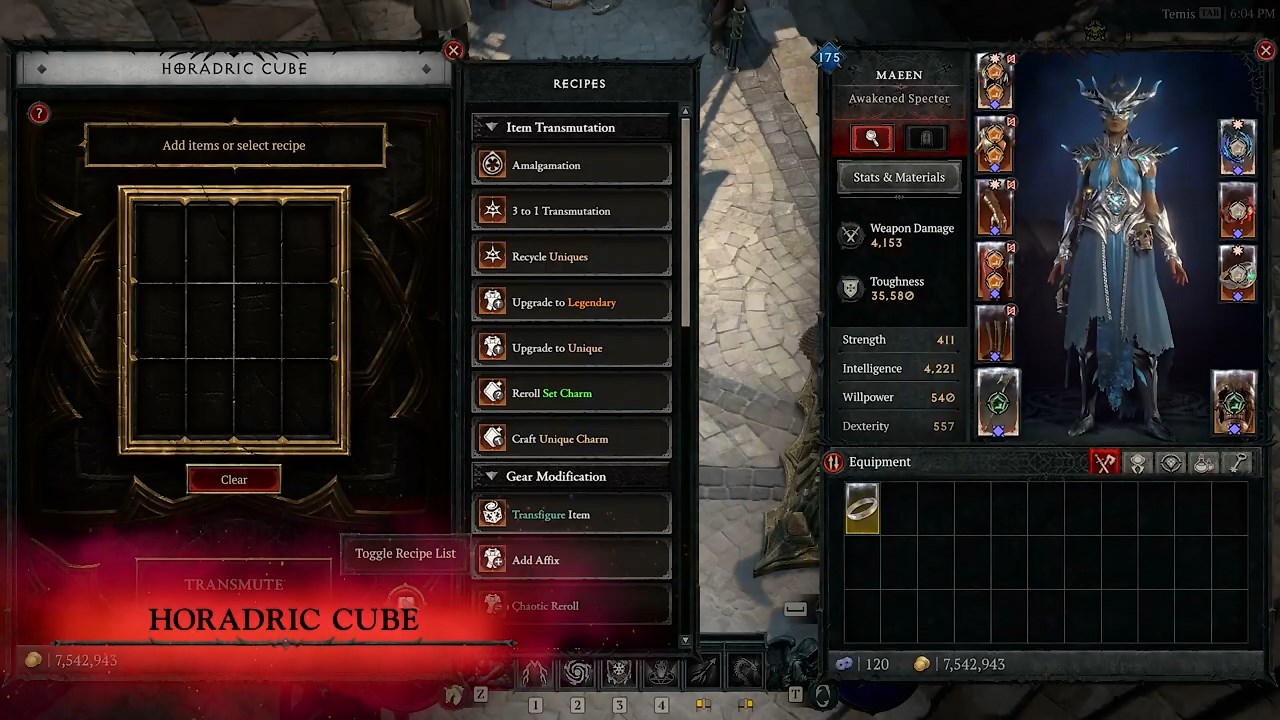Select the Amalgamation recipe
The width and height of the screenshot is (1280, 720).
[x=572, y=165]
